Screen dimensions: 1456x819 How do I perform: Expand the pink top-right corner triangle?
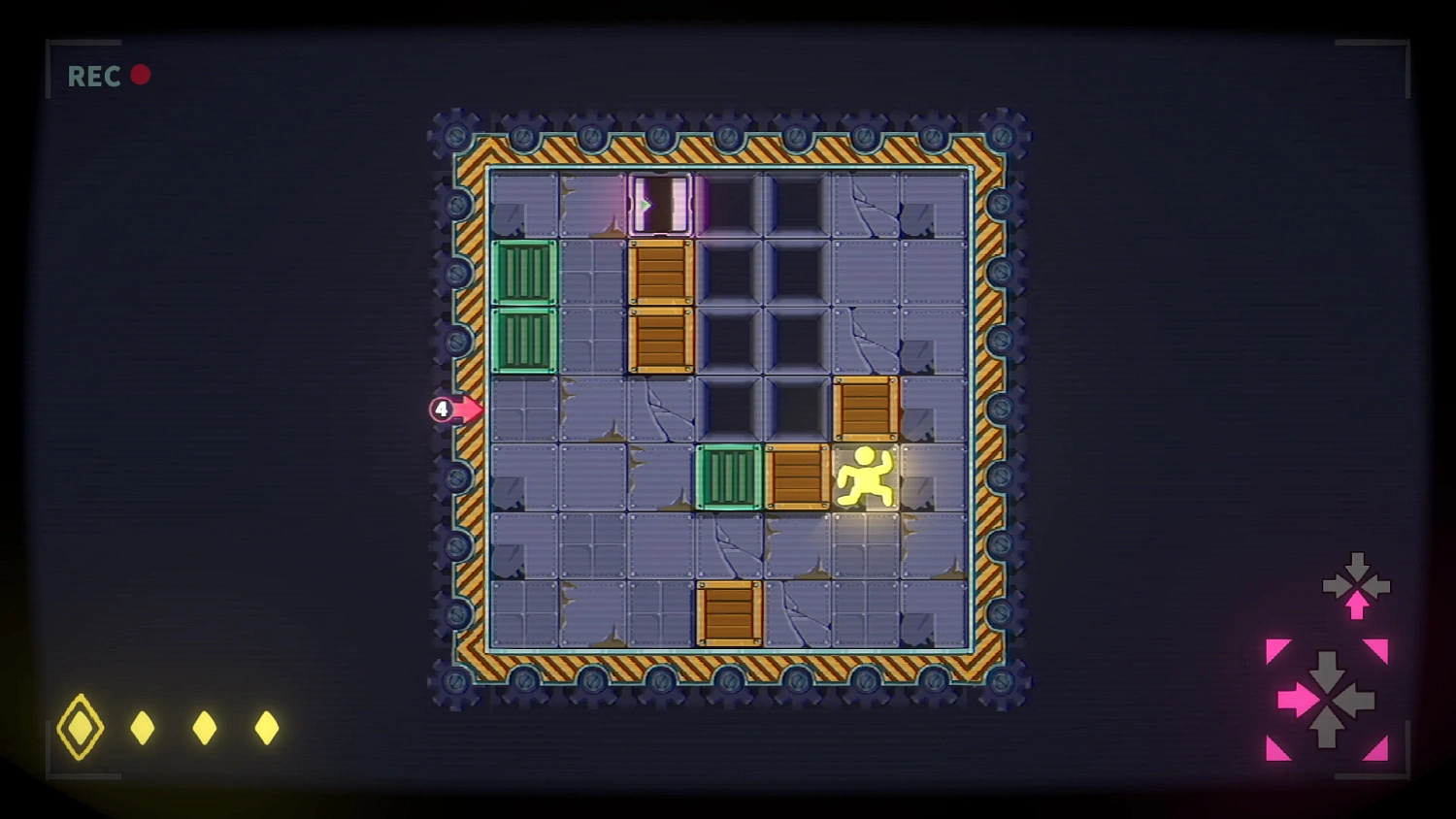coord(1375,648)
